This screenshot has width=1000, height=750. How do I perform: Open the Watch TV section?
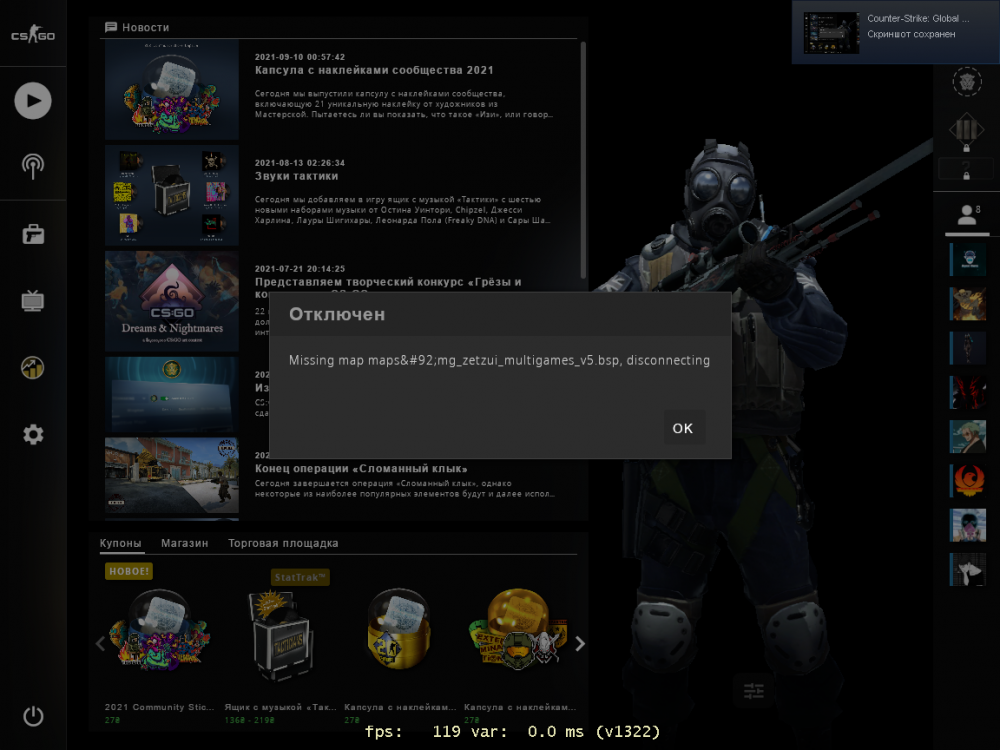point(33,300)
